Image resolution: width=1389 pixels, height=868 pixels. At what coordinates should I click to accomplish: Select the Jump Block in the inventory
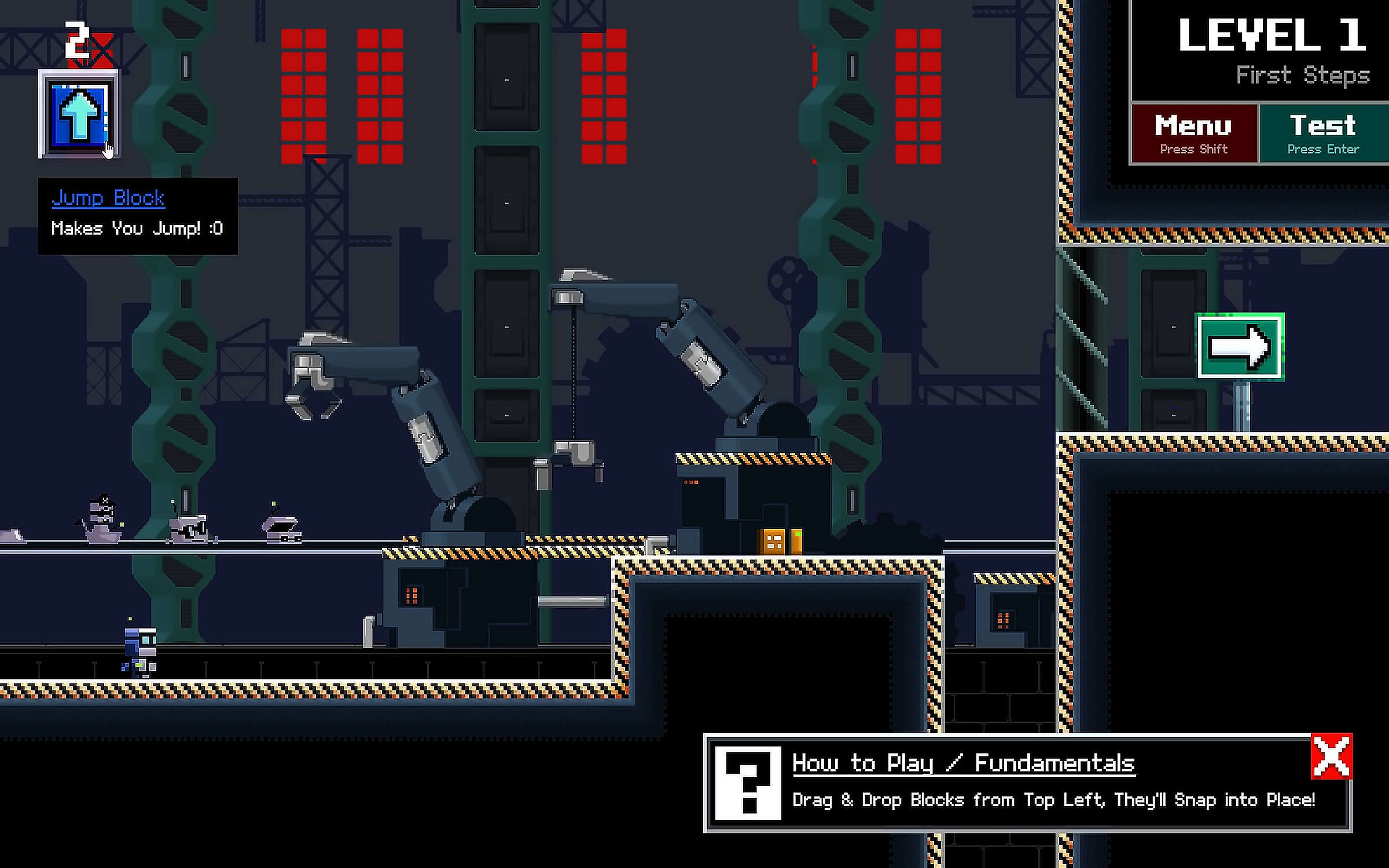click(78, 115)
